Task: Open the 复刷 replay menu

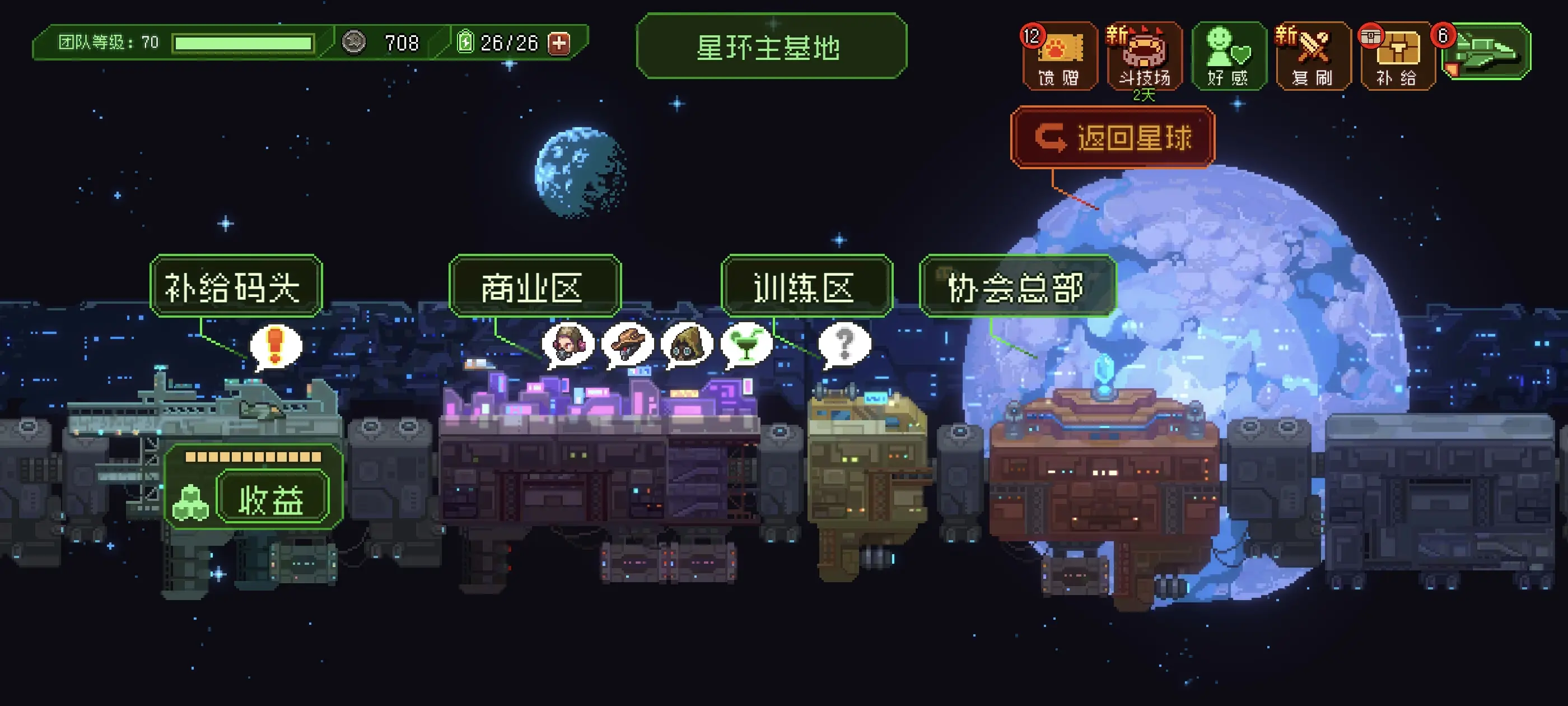Action: (x=1313, y=56)
